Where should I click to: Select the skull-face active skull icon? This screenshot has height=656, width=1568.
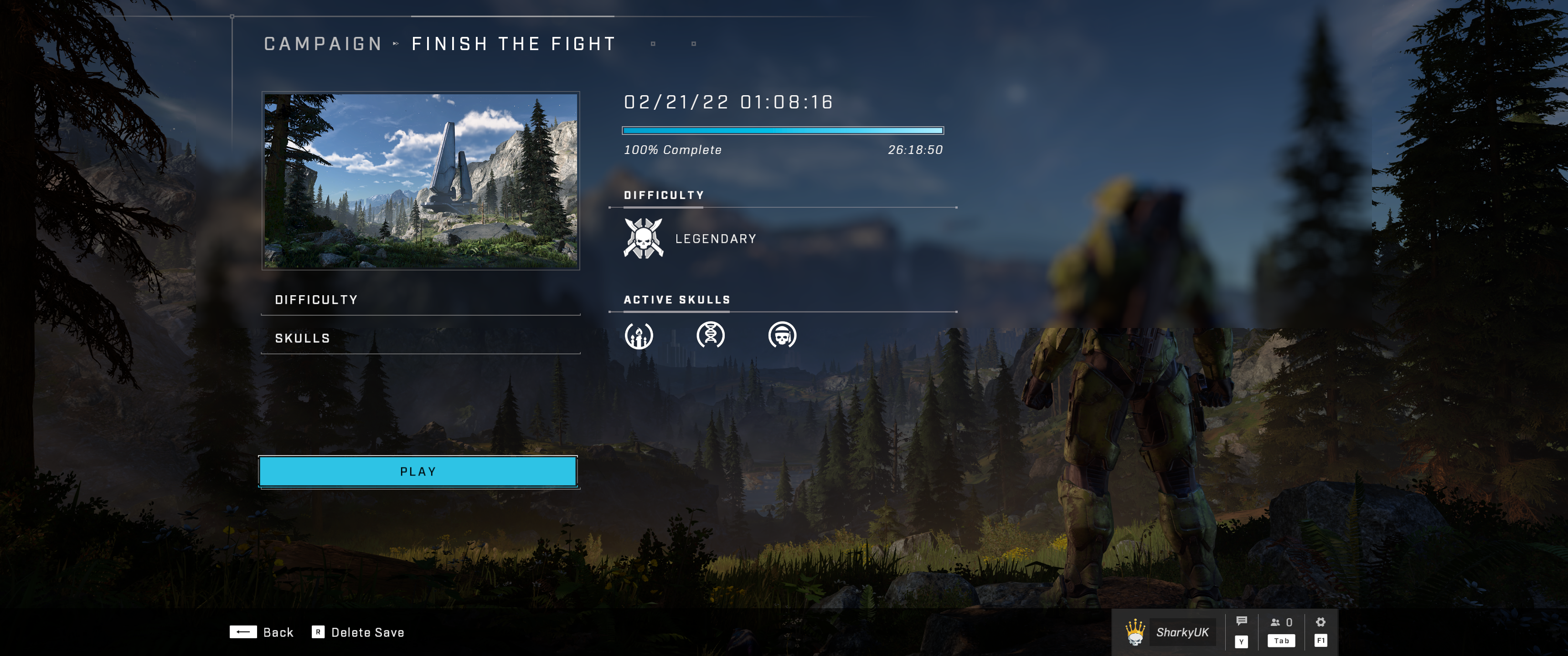[782, 335]
